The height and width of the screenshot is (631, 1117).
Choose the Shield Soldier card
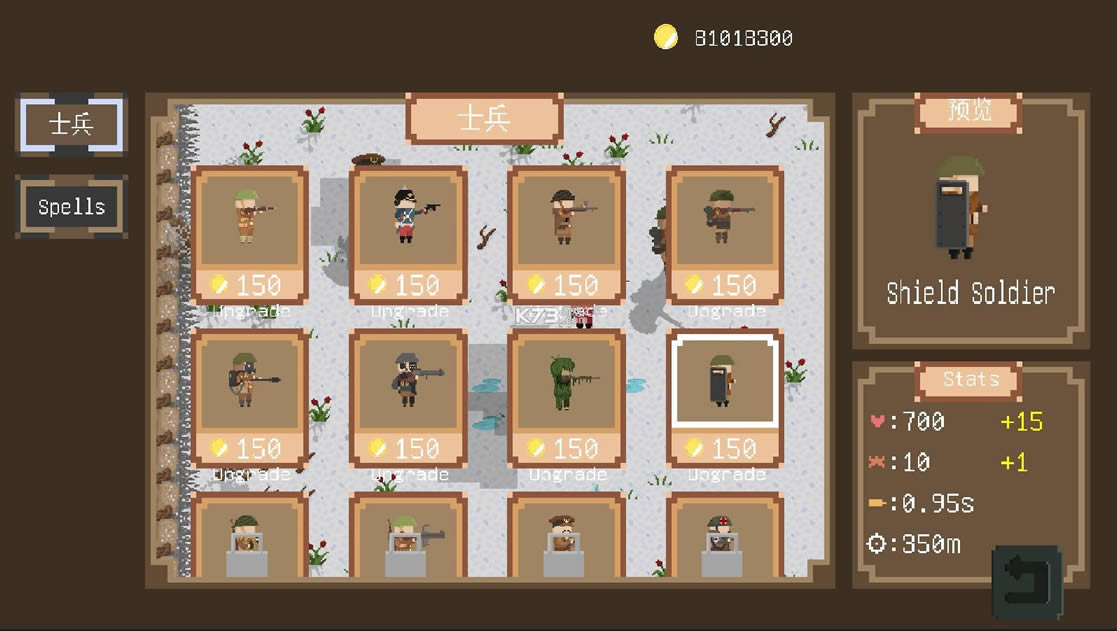coord(725,380)
